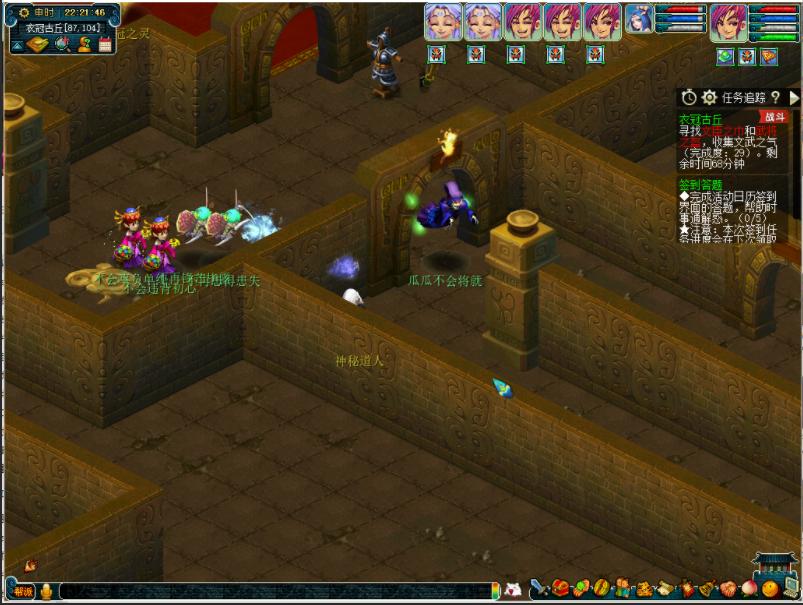Click the helper icon with green question mark

coord(84,45)
